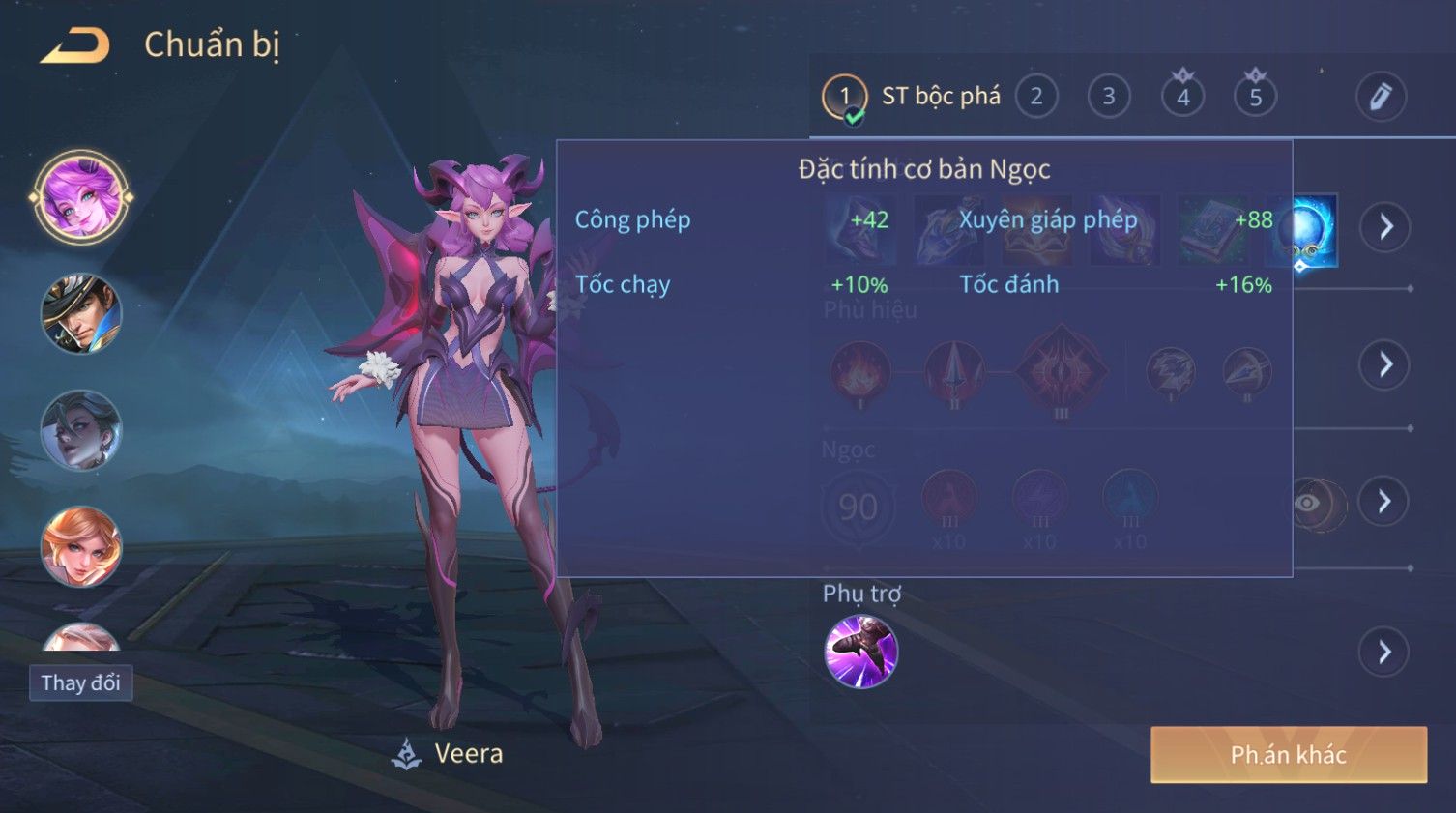1456x813 pixels.
Task: Click the Ph.án khác button
Action: pyautogui.click(x=1288, y=755)
